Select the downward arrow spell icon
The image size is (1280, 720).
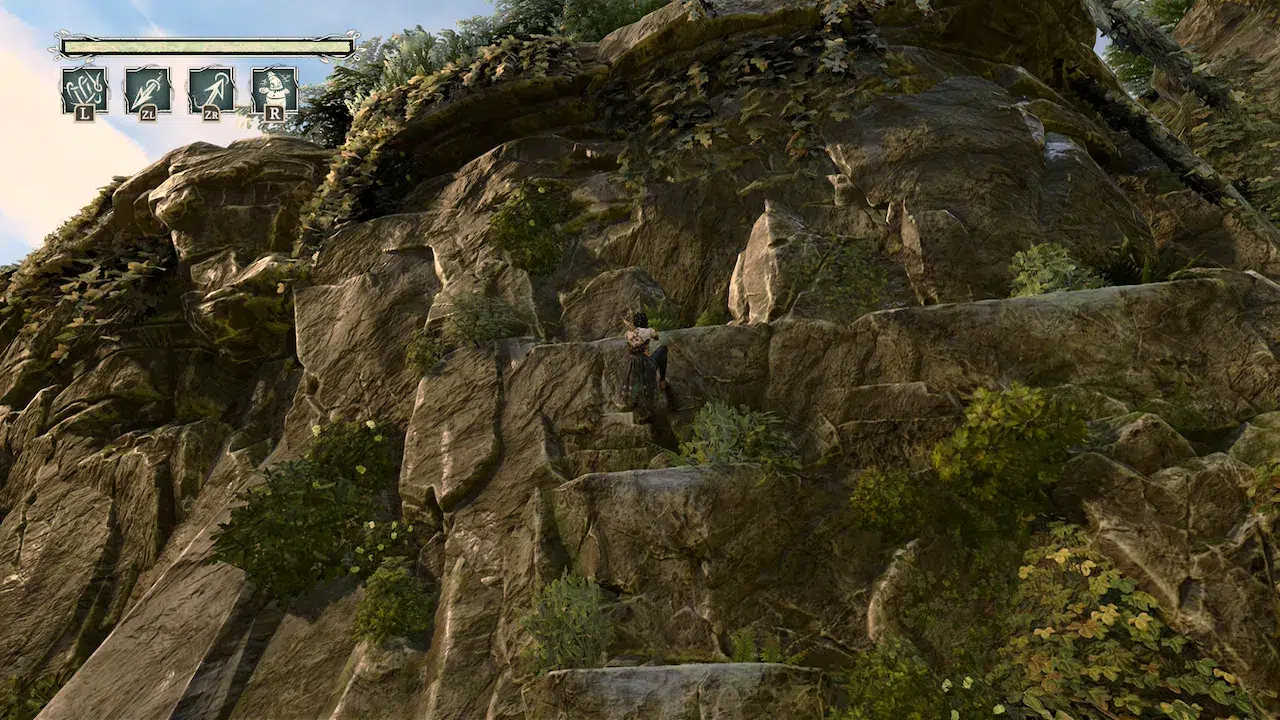(147, 90)
